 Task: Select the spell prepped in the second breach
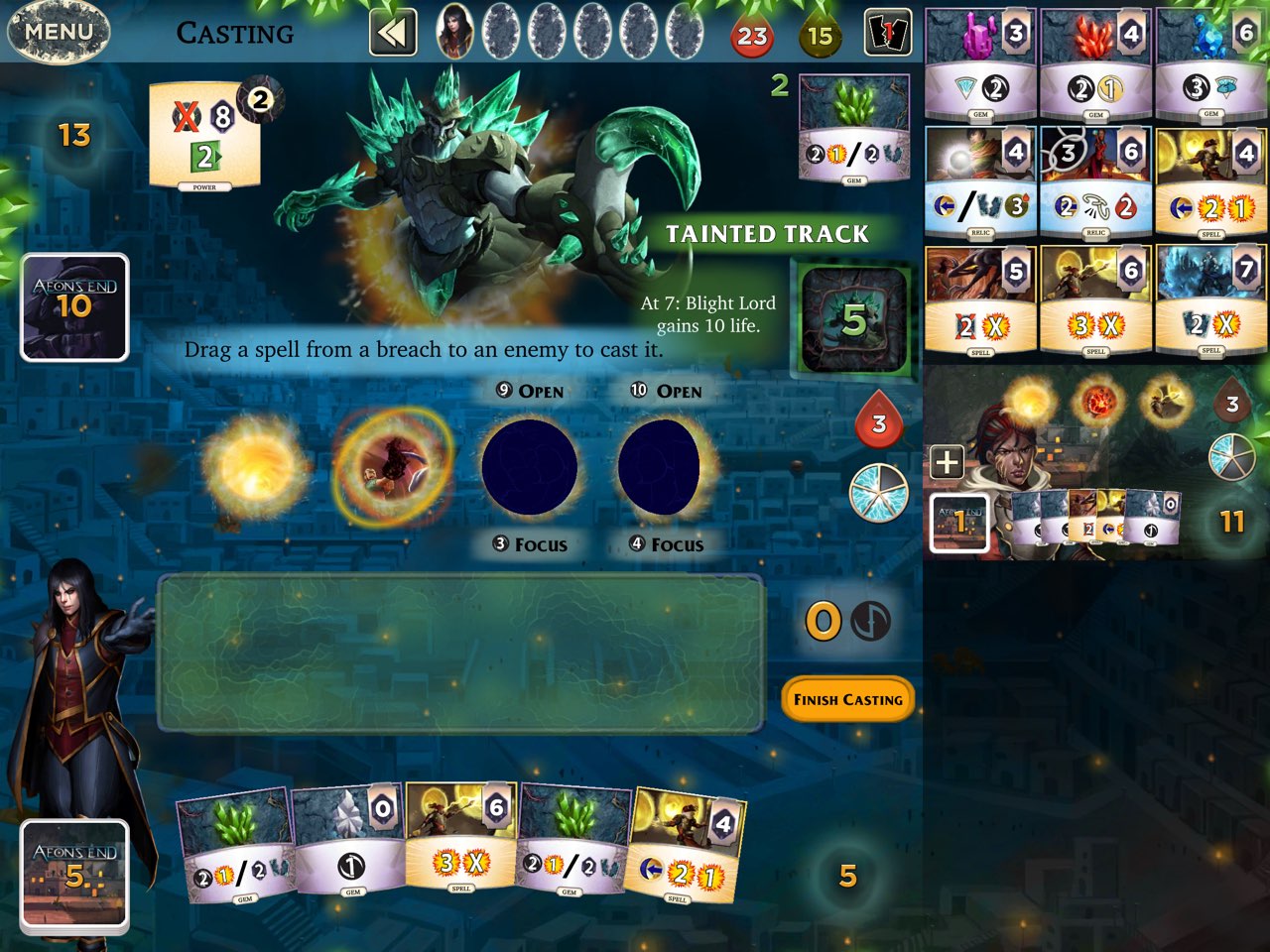[393, 465]
